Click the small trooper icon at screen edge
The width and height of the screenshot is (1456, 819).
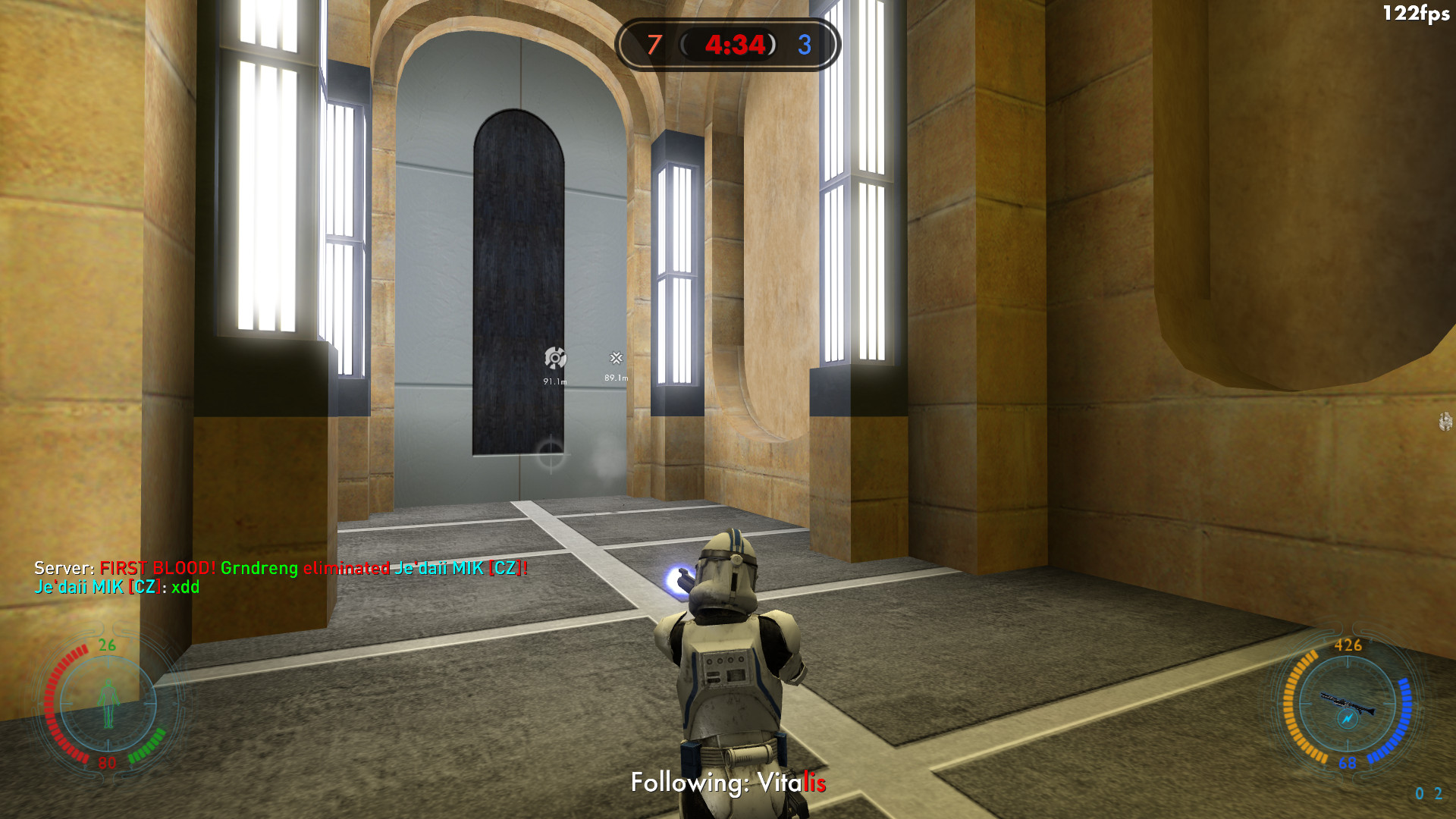pyautogui.click(x=1445, y=422)
